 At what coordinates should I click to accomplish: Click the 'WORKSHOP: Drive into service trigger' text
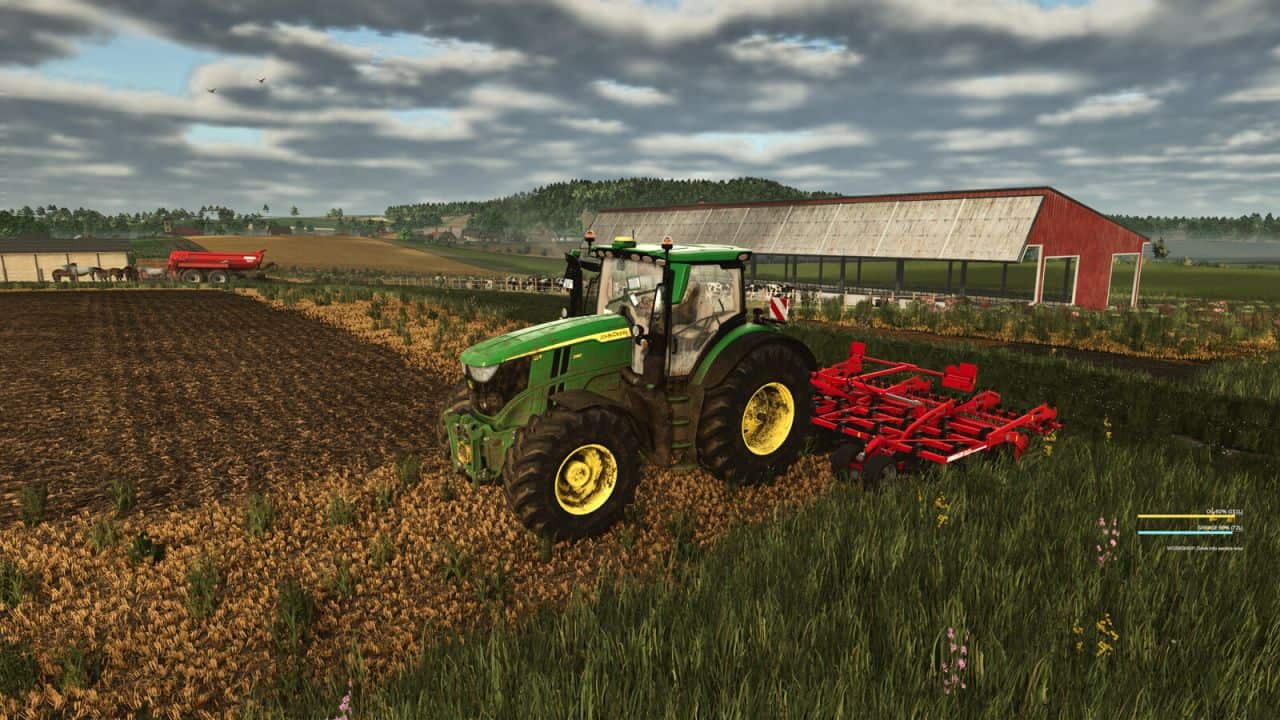[x=1204, y=548]
